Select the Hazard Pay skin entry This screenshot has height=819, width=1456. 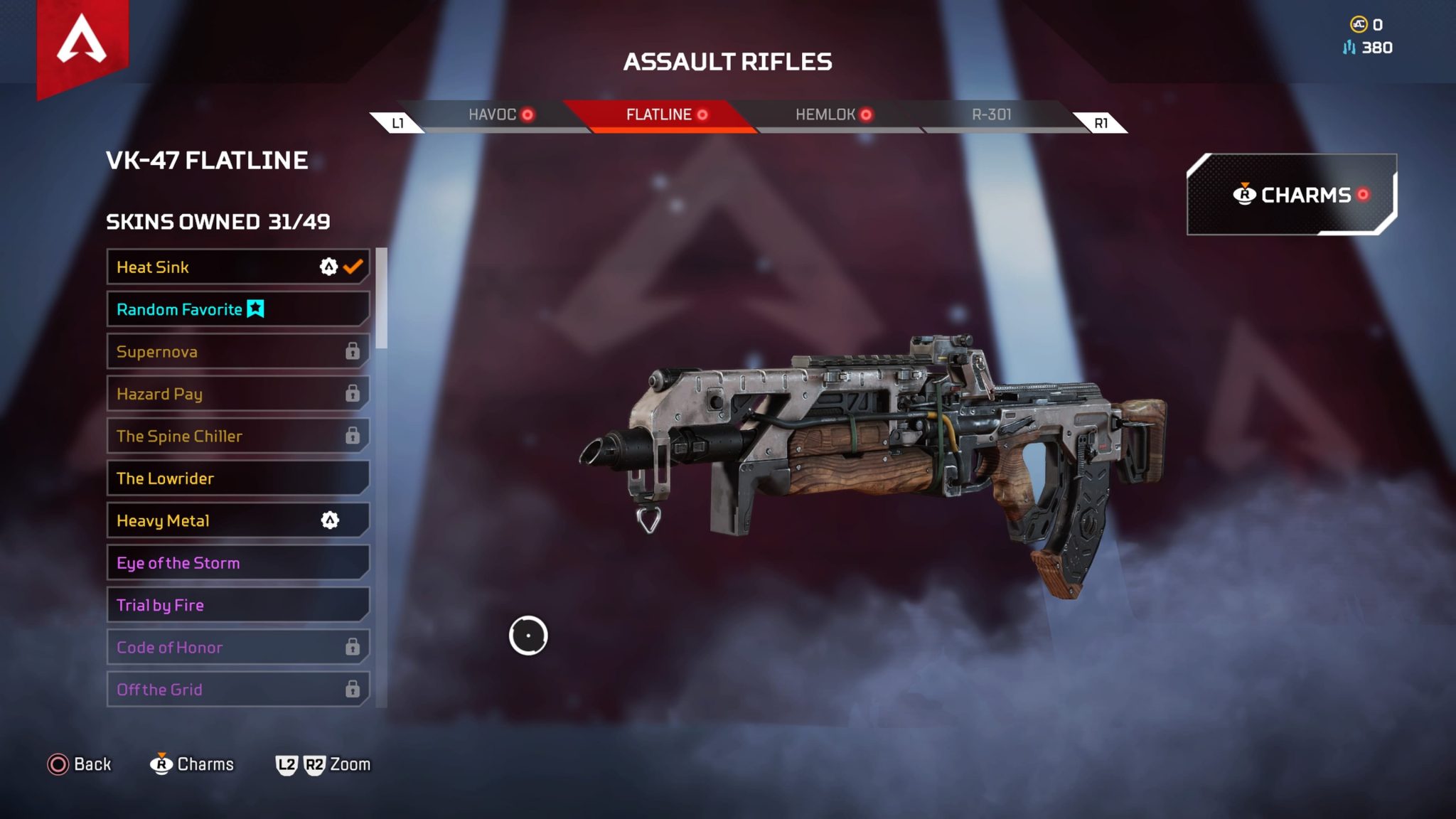pyautogui.click(x=237, y=394)
